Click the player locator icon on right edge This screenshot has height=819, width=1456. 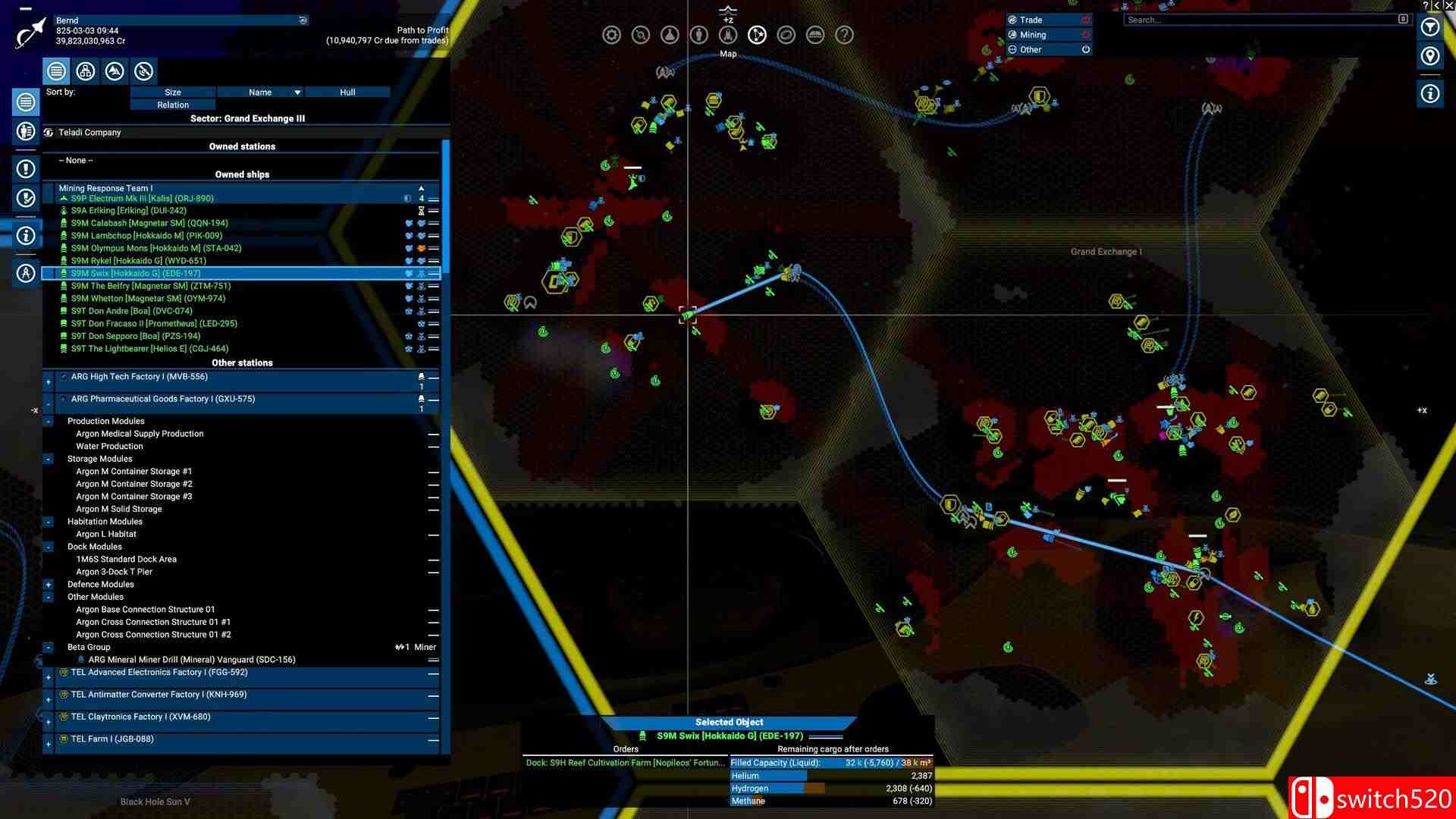click(1430, 56)
